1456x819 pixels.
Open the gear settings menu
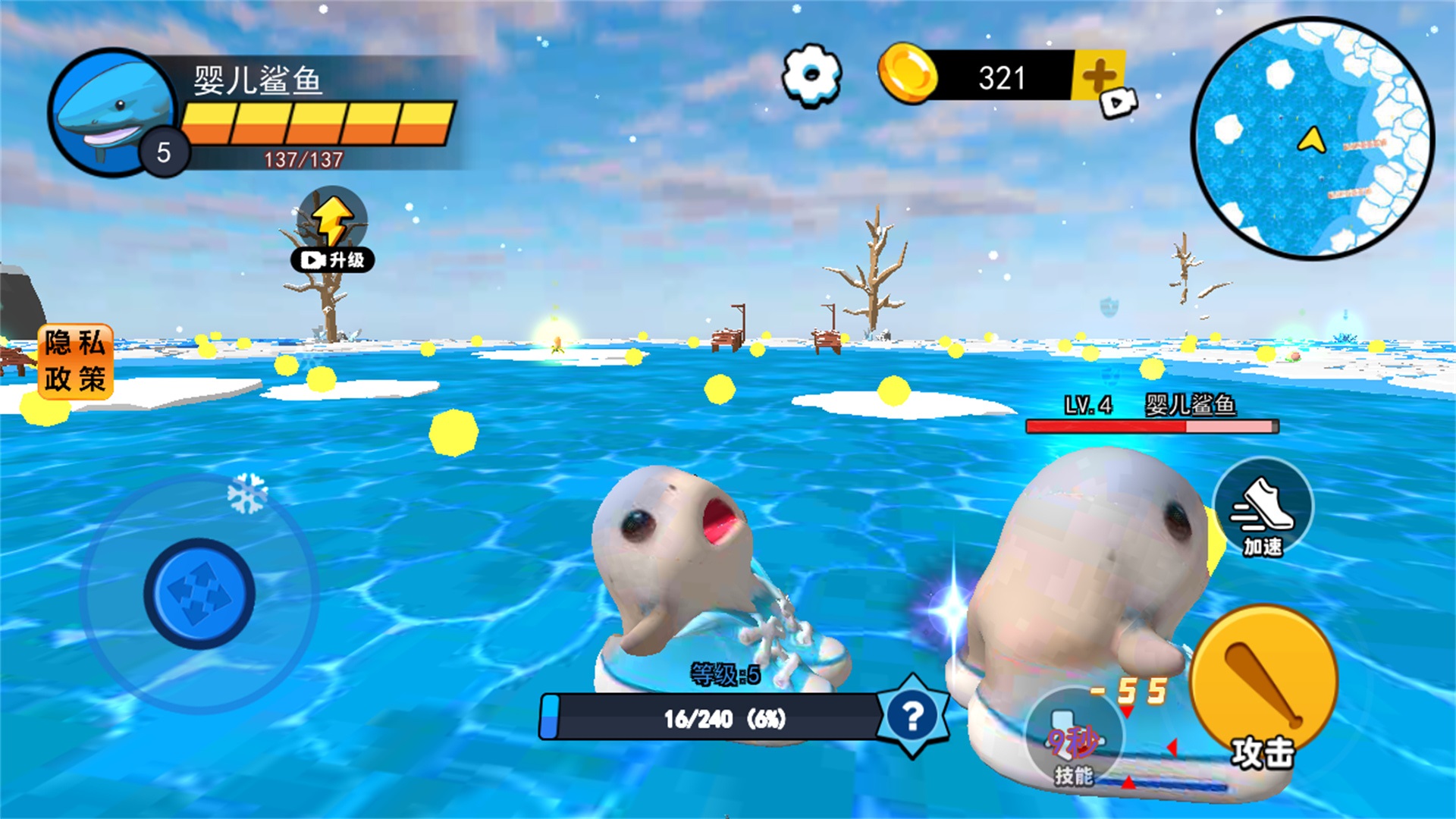tap(811, 74)
